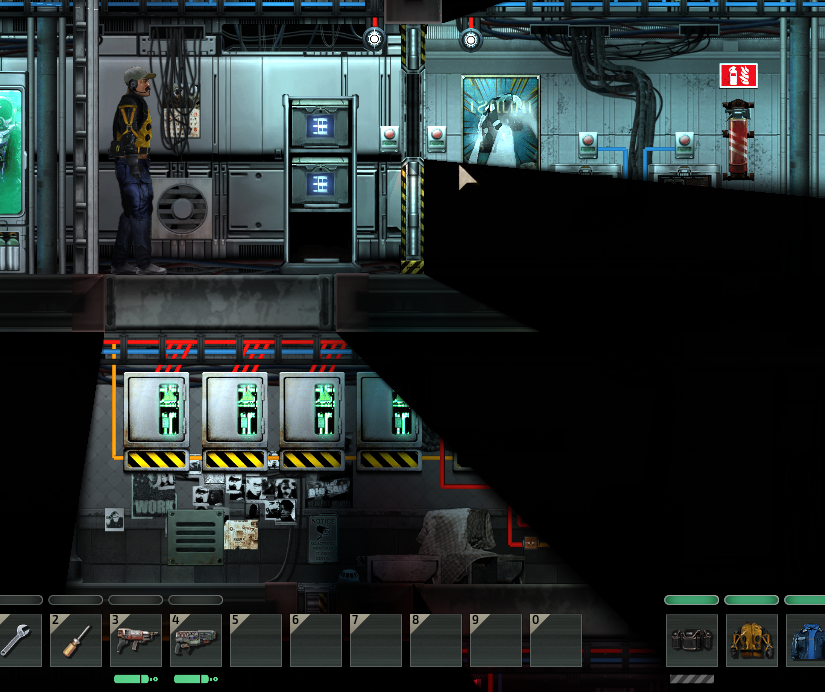Select the wrench in the hotbar
This screenshot has height=692, width=825.
click(x=18, y=640)
